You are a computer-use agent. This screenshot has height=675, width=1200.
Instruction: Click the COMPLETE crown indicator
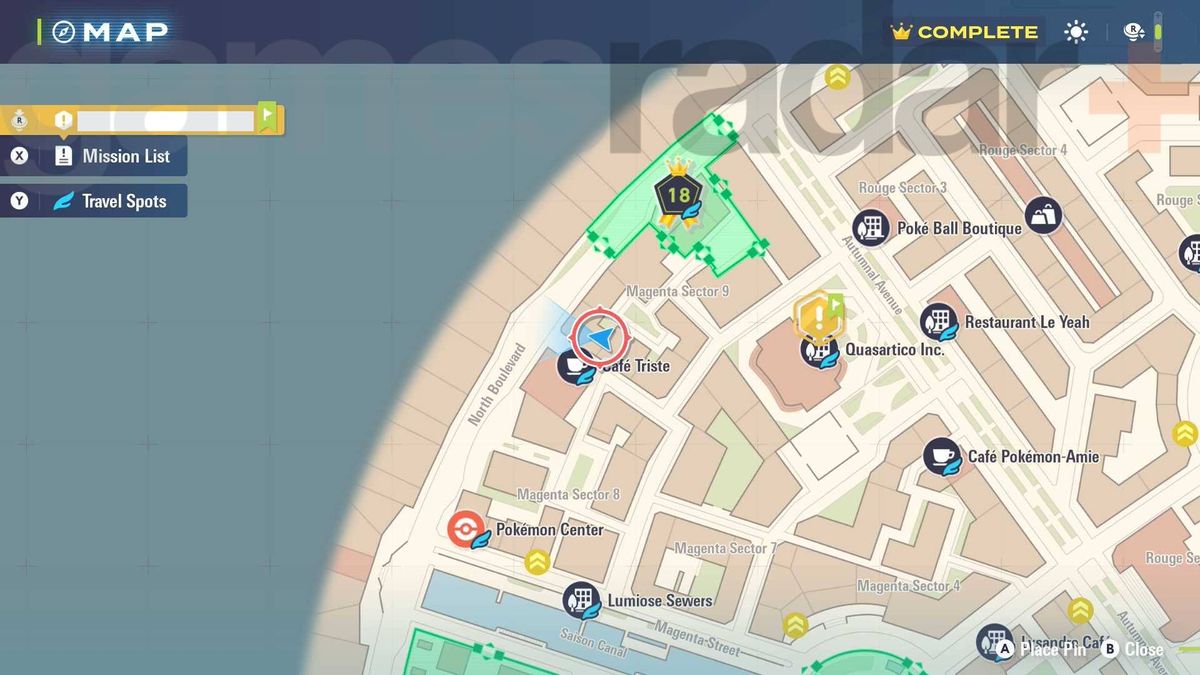(965, 32)
